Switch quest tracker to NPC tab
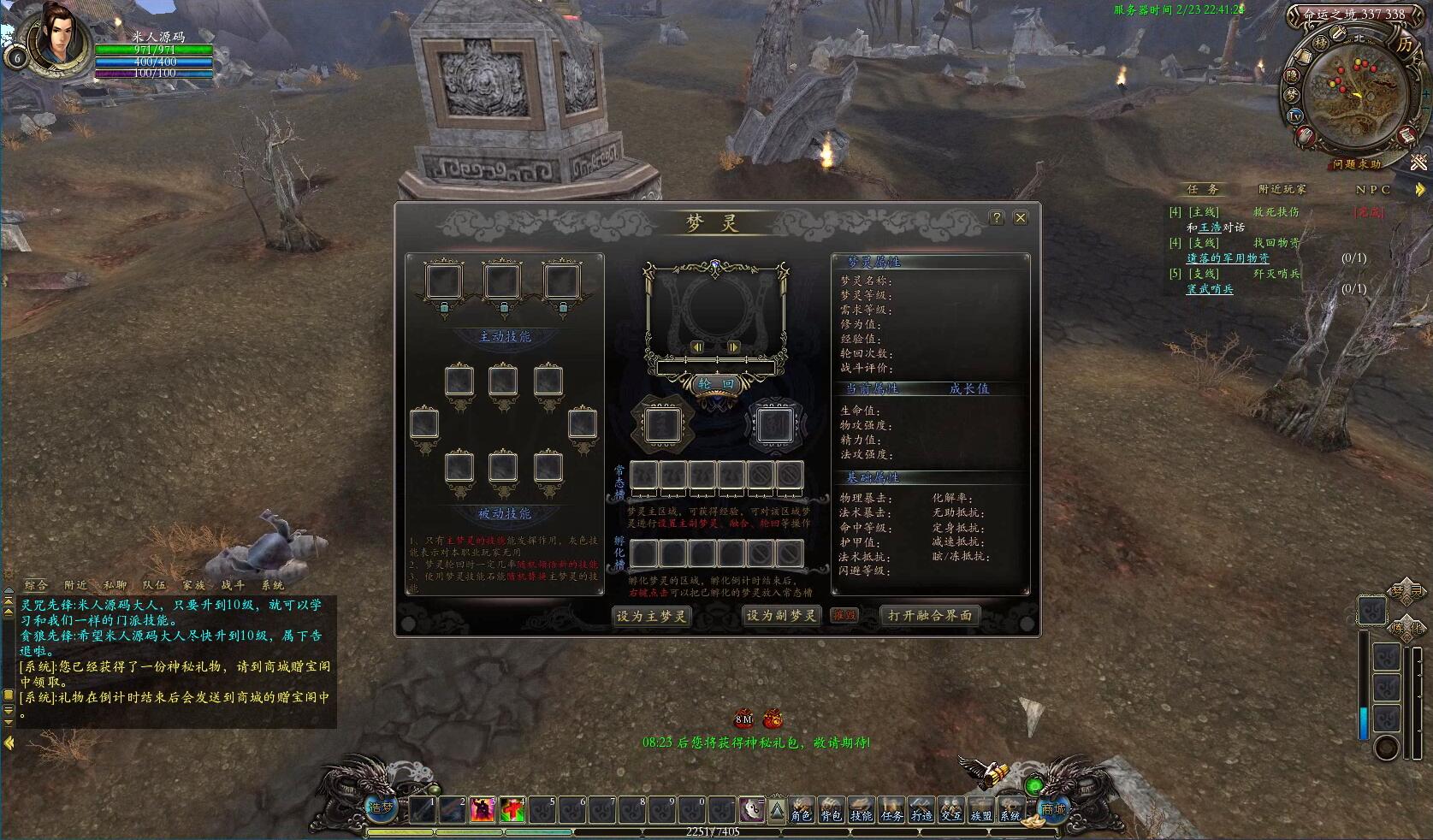This screenshot has width=1433, height=840. [x=1373, y=189]
